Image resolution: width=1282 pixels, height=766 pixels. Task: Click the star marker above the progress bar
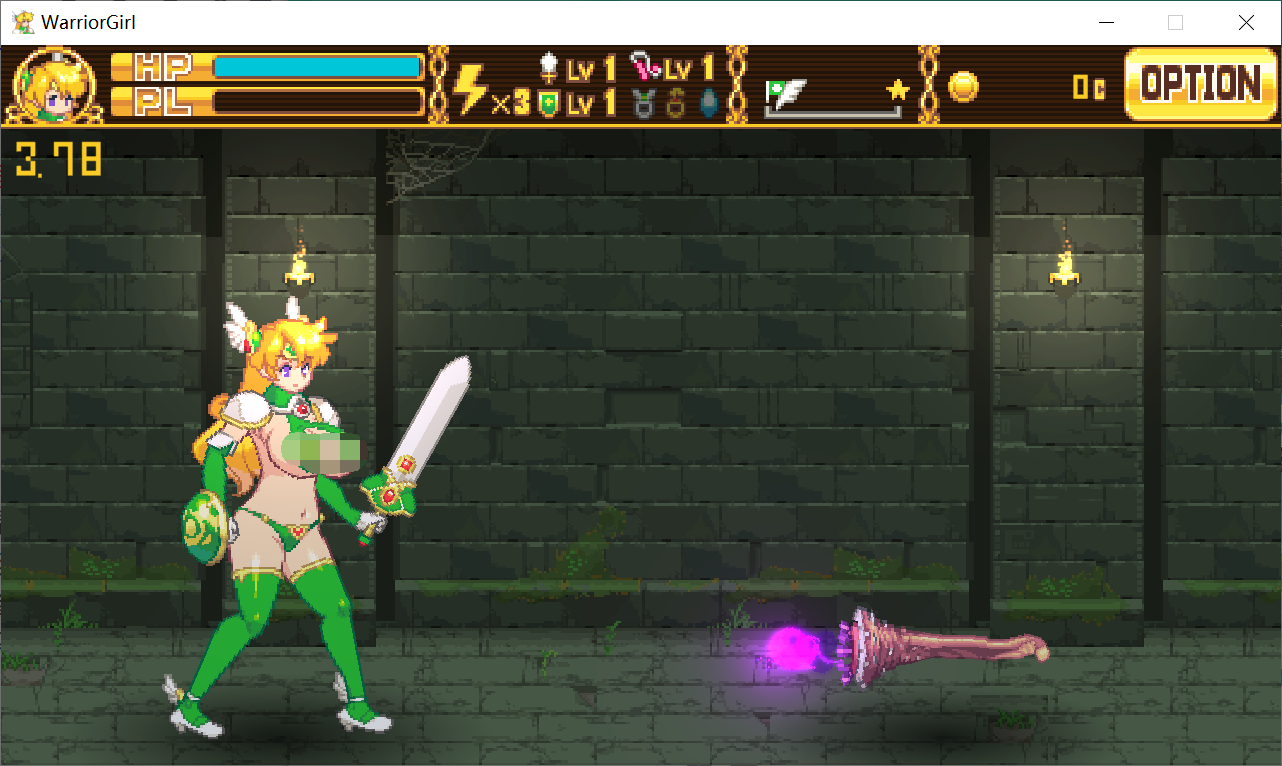coord(896,90)
